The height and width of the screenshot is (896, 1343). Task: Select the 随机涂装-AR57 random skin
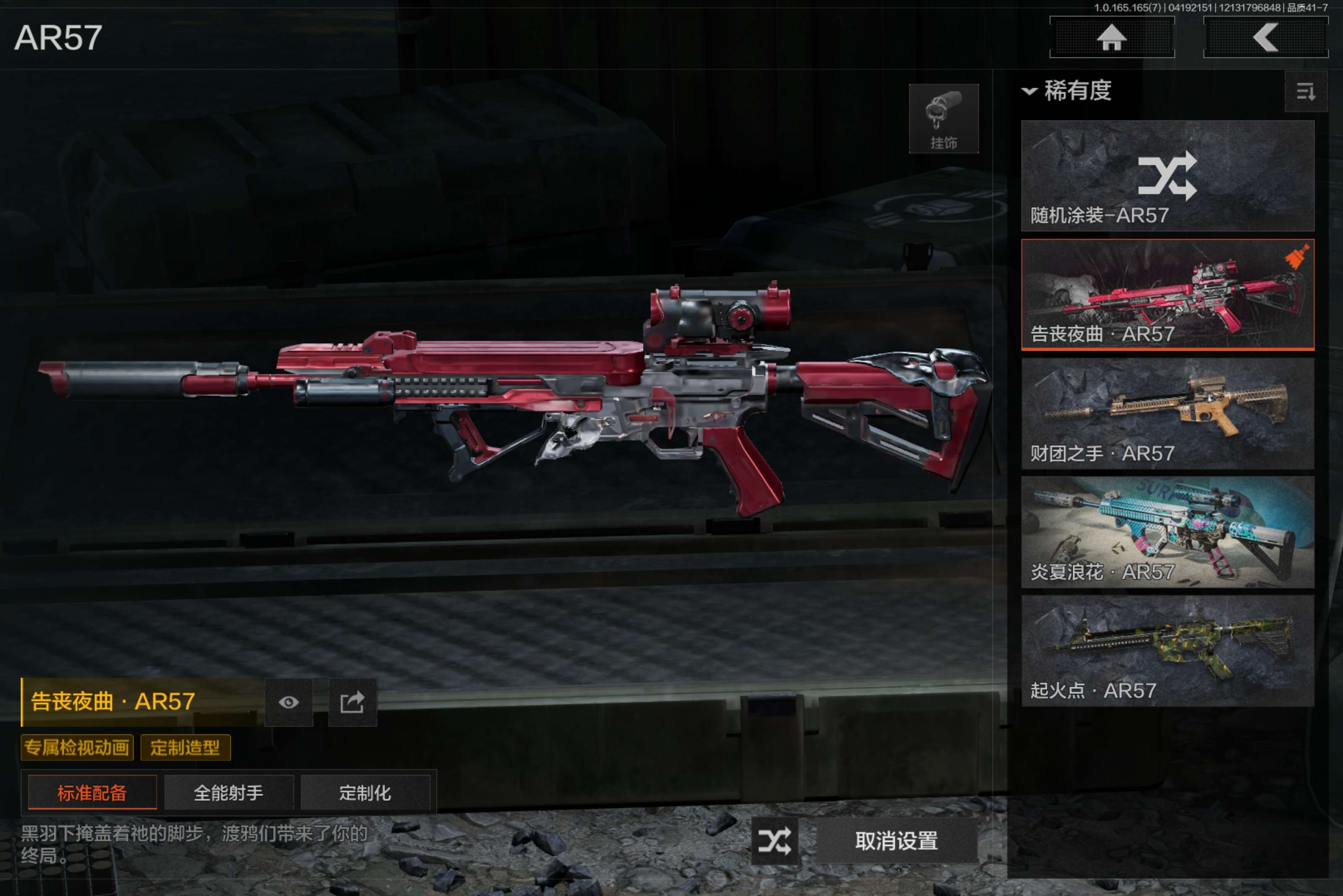[1167, 175]
